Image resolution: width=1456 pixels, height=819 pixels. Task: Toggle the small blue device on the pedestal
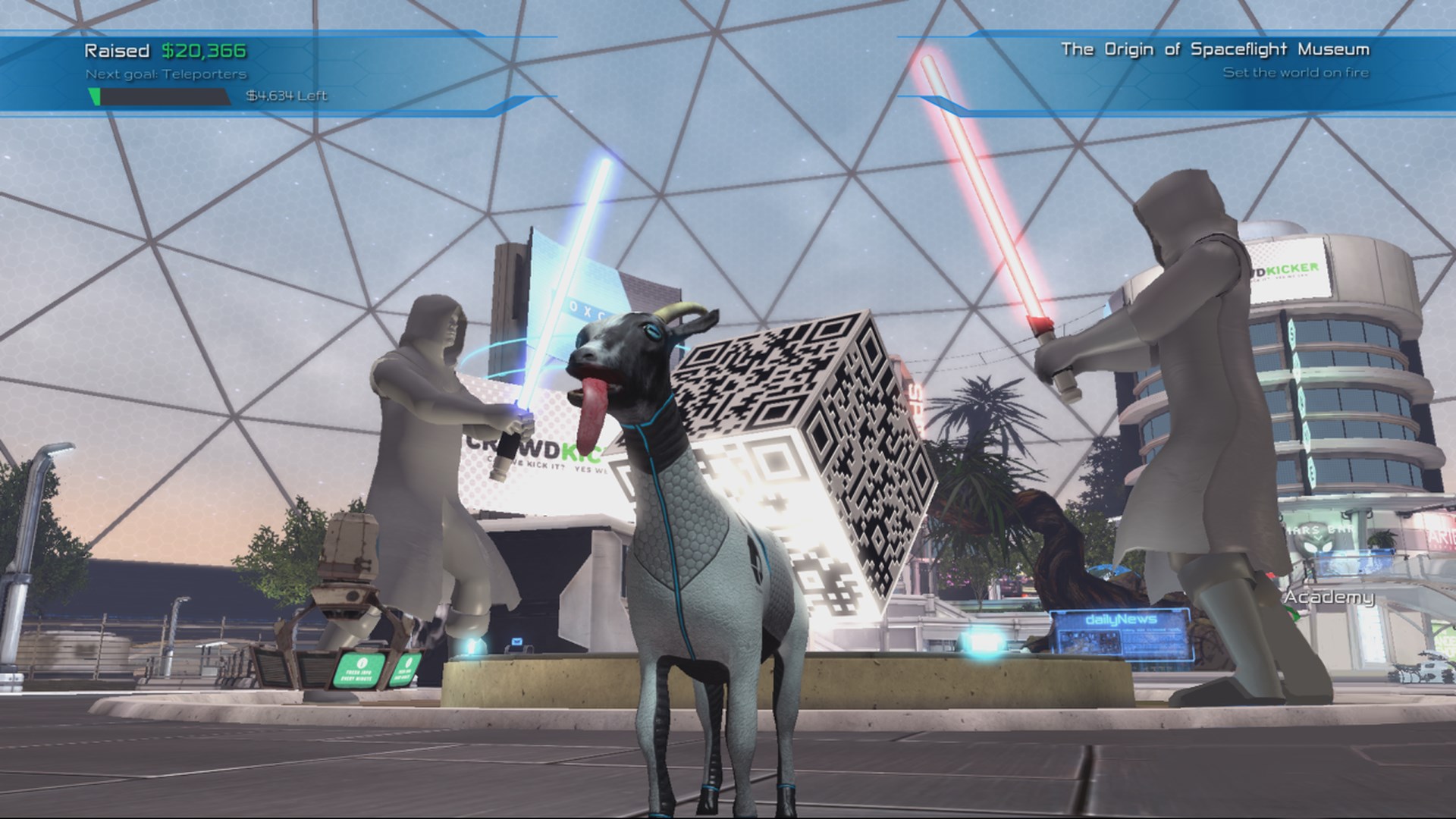click(516, 645)
